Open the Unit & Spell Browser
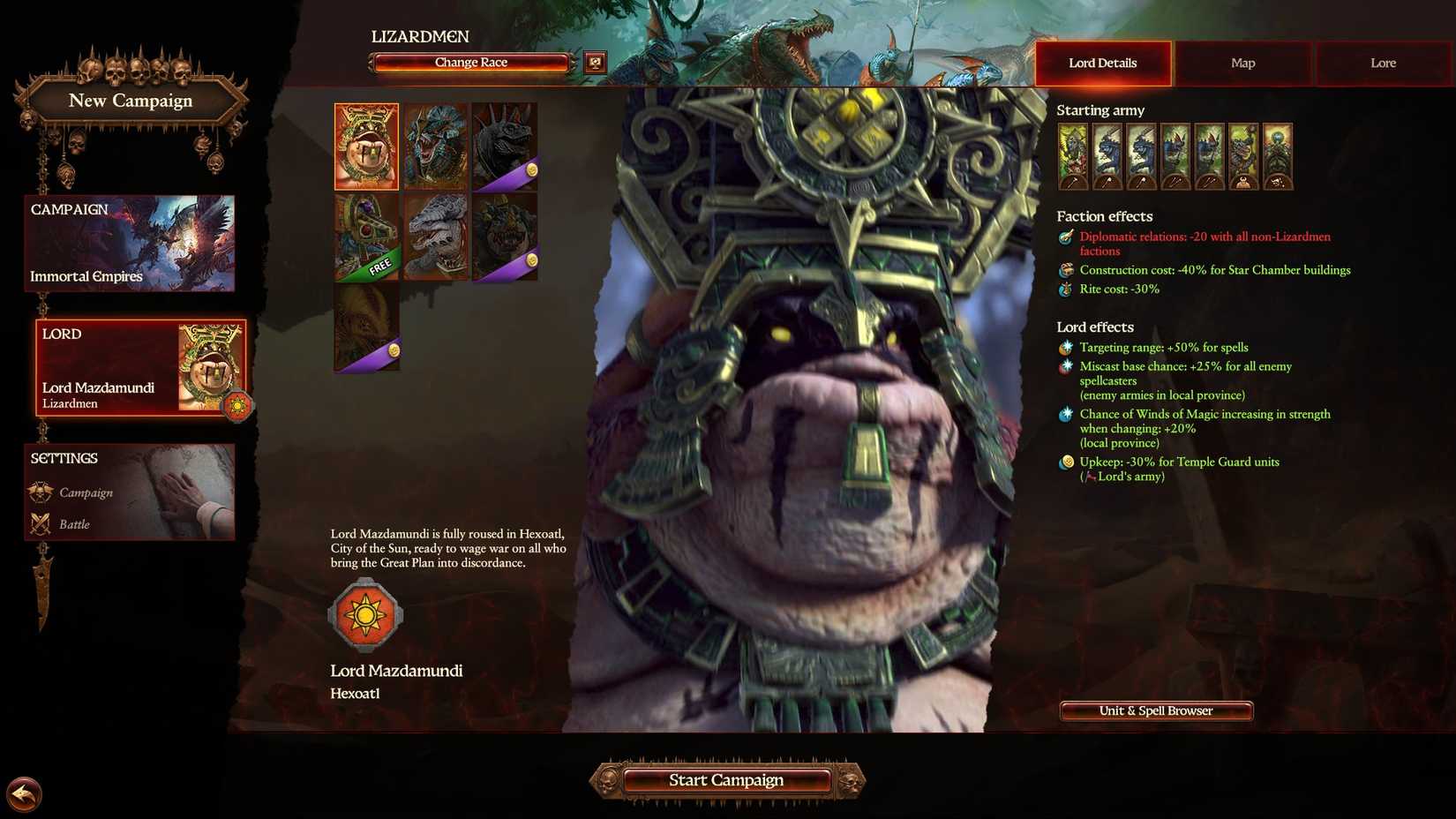The width and height of the screenshot is (1456, 819). click(x=1156, y=710)
